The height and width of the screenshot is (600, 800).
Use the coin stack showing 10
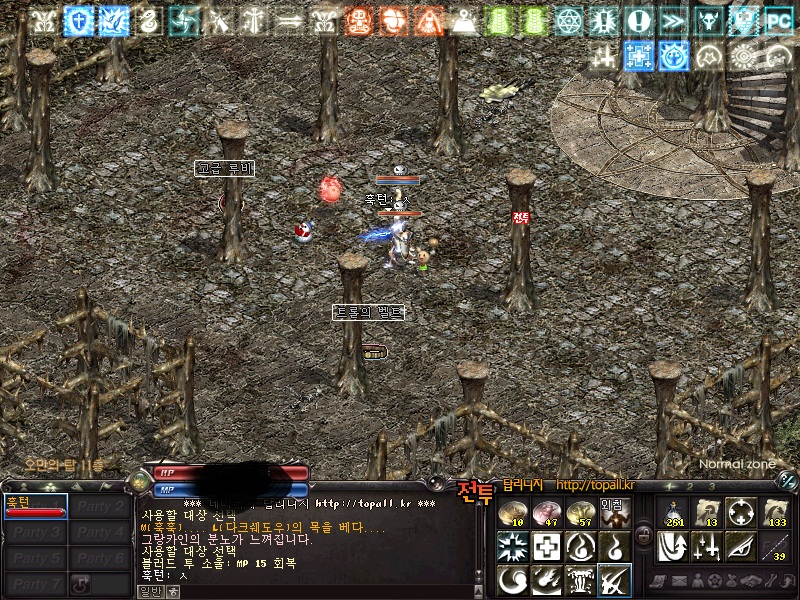(514, 514)
